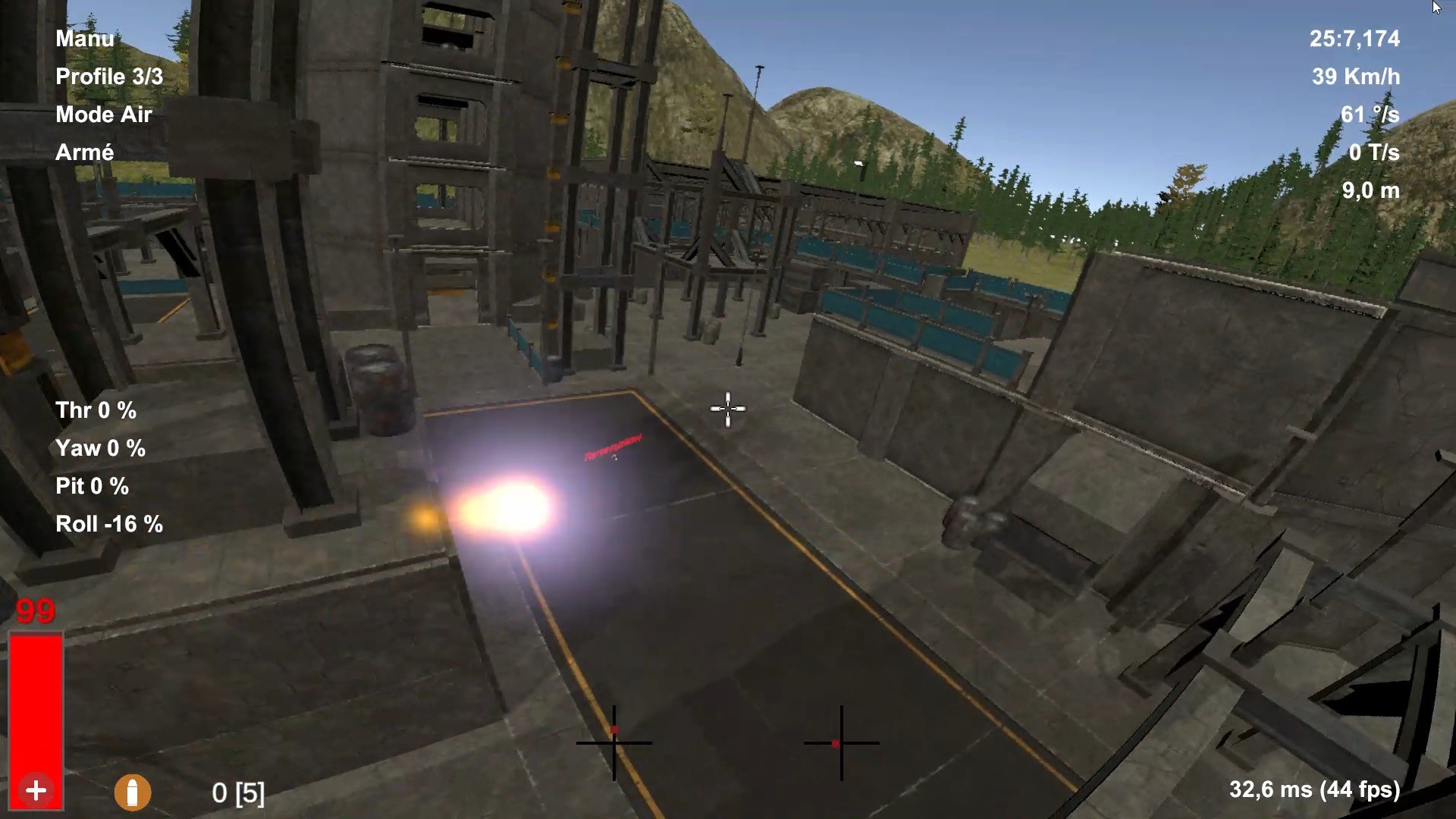Expand the Profile 3/3 selector

[108, 77]
